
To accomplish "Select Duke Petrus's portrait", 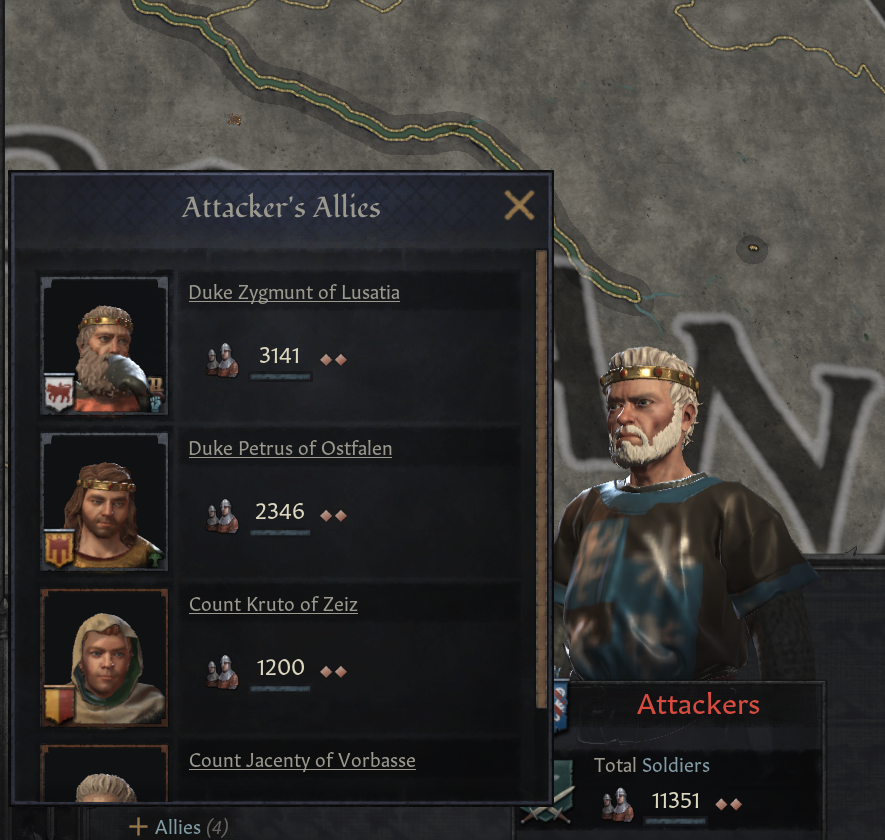I will coord(104,502).
